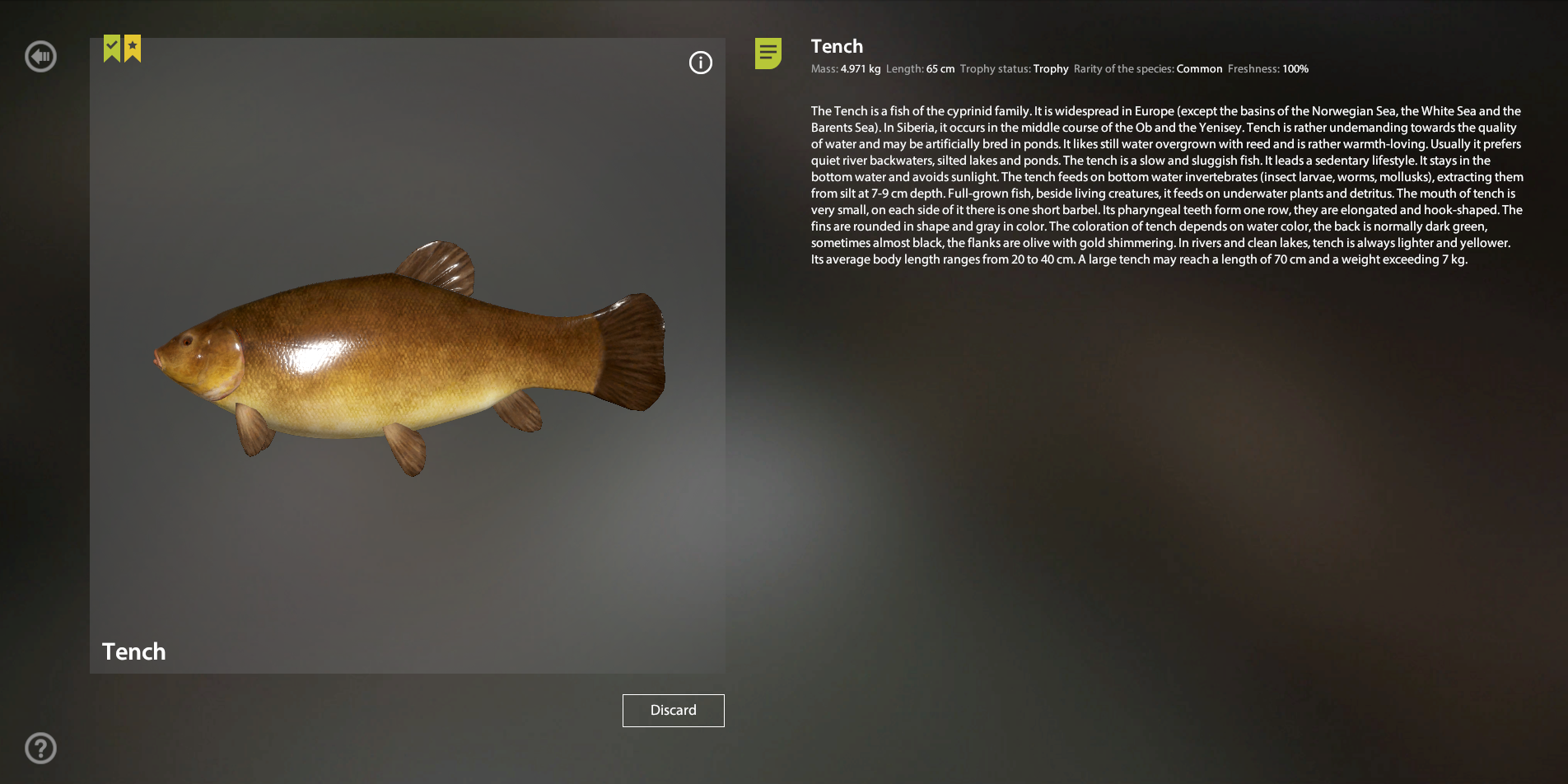Select the green checkmark bookmark badge

tap(112, 48)
